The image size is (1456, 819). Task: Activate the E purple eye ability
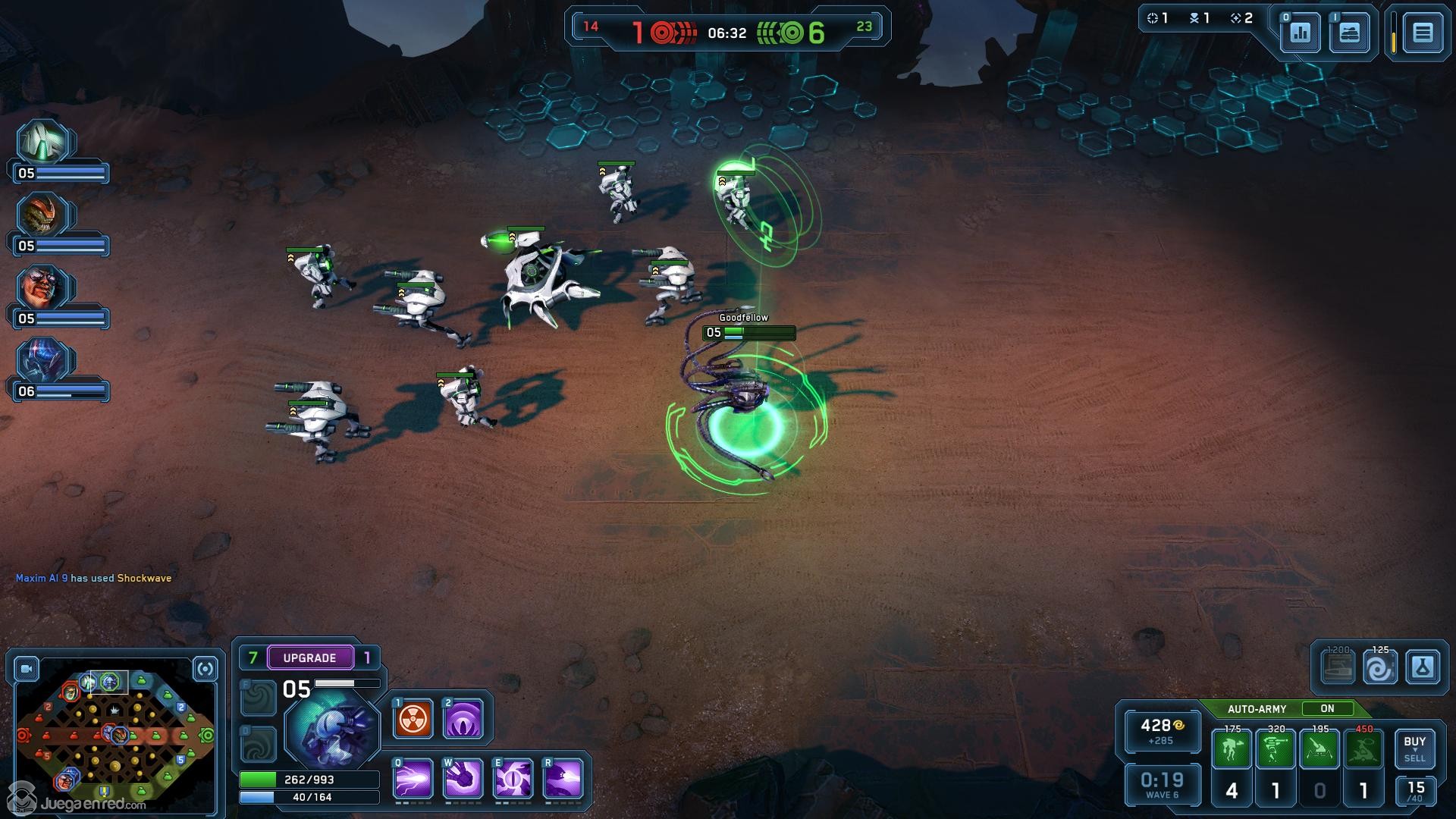coord(513,779)
